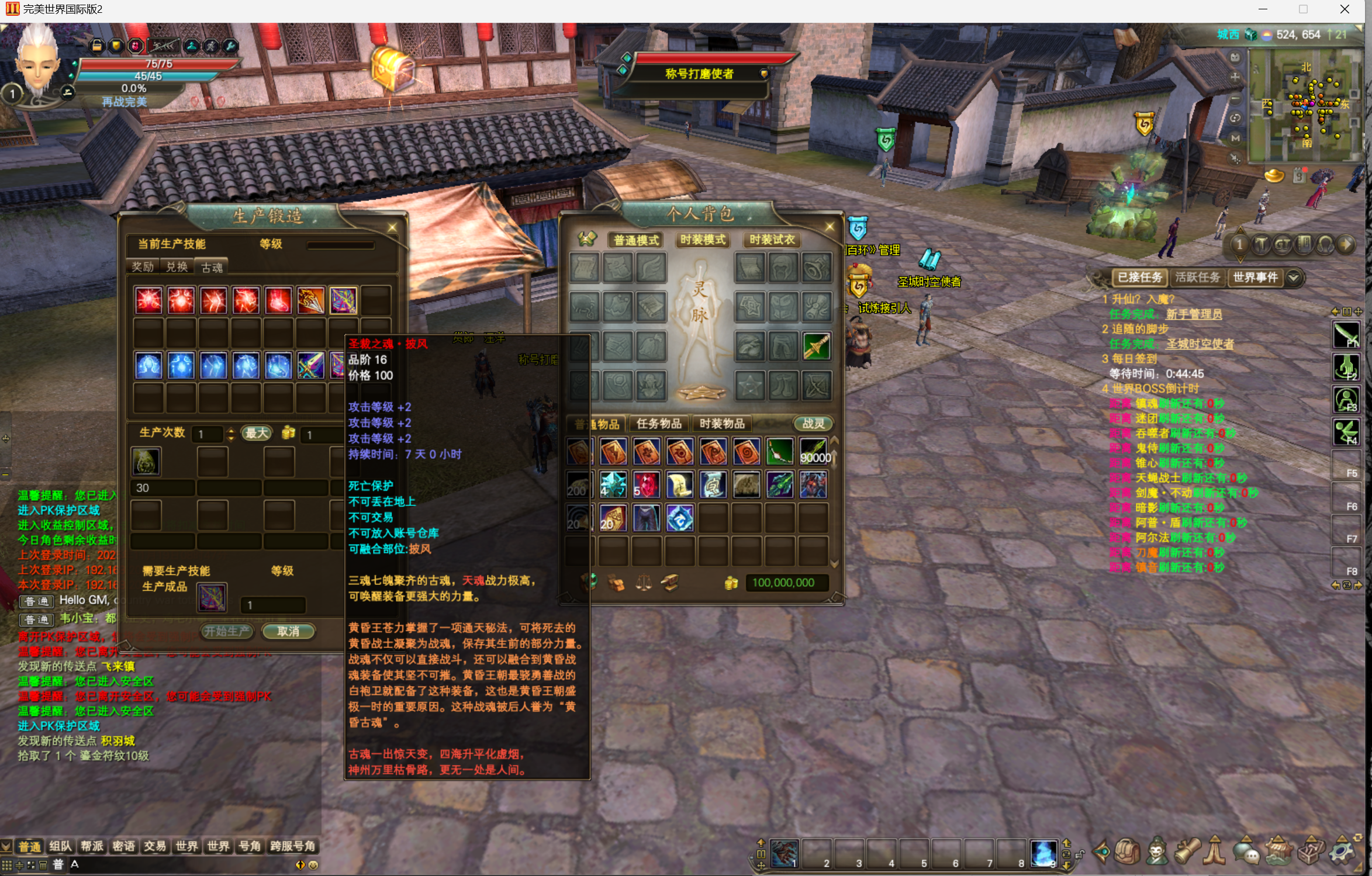Click the 取消 cancel button
The width and height of the screenshot is (1372, 876).
click(288, 631)
